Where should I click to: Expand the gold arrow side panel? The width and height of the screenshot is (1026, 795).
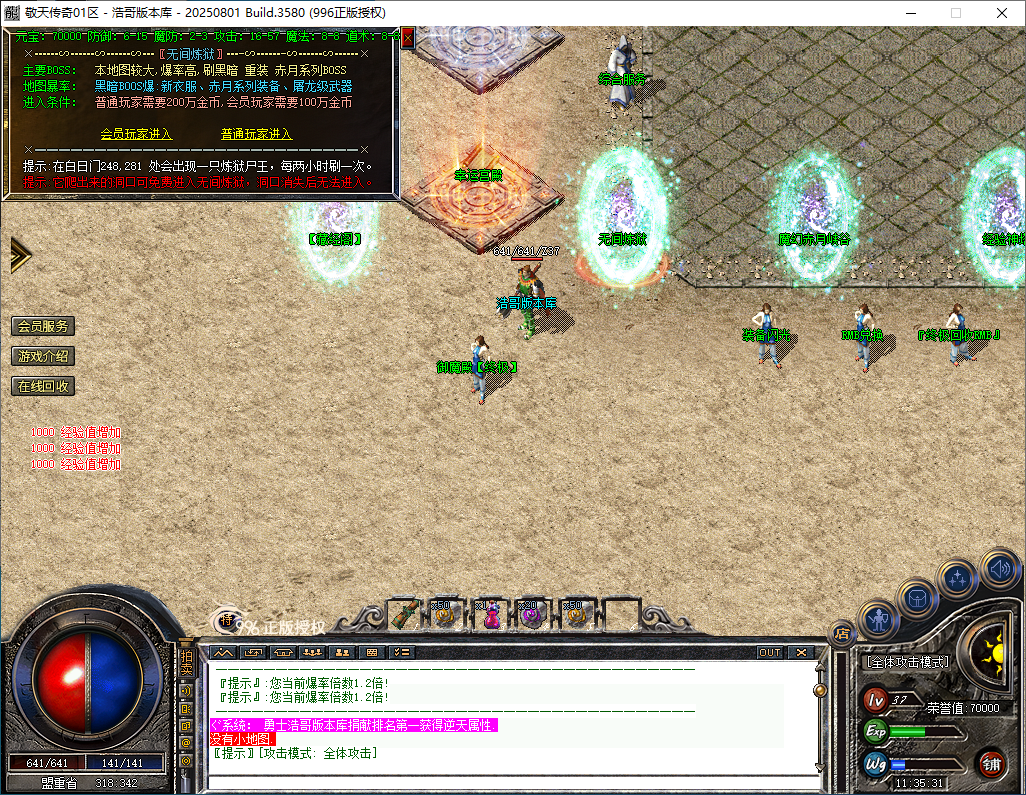coord(20,255)
